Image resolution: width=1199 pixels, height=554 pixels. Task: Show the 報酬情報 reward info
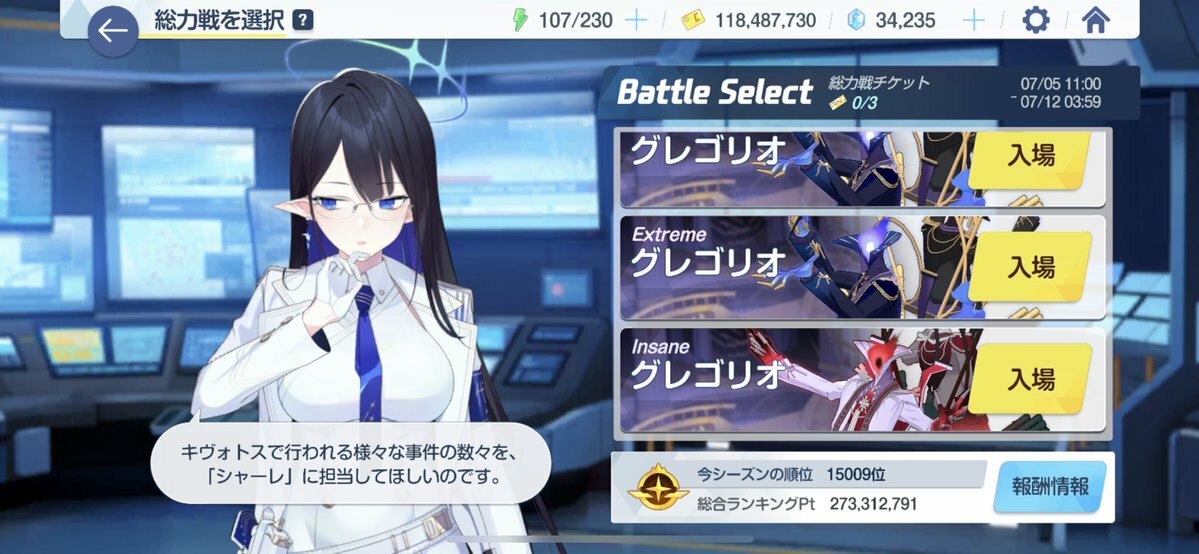point(1050,487)
